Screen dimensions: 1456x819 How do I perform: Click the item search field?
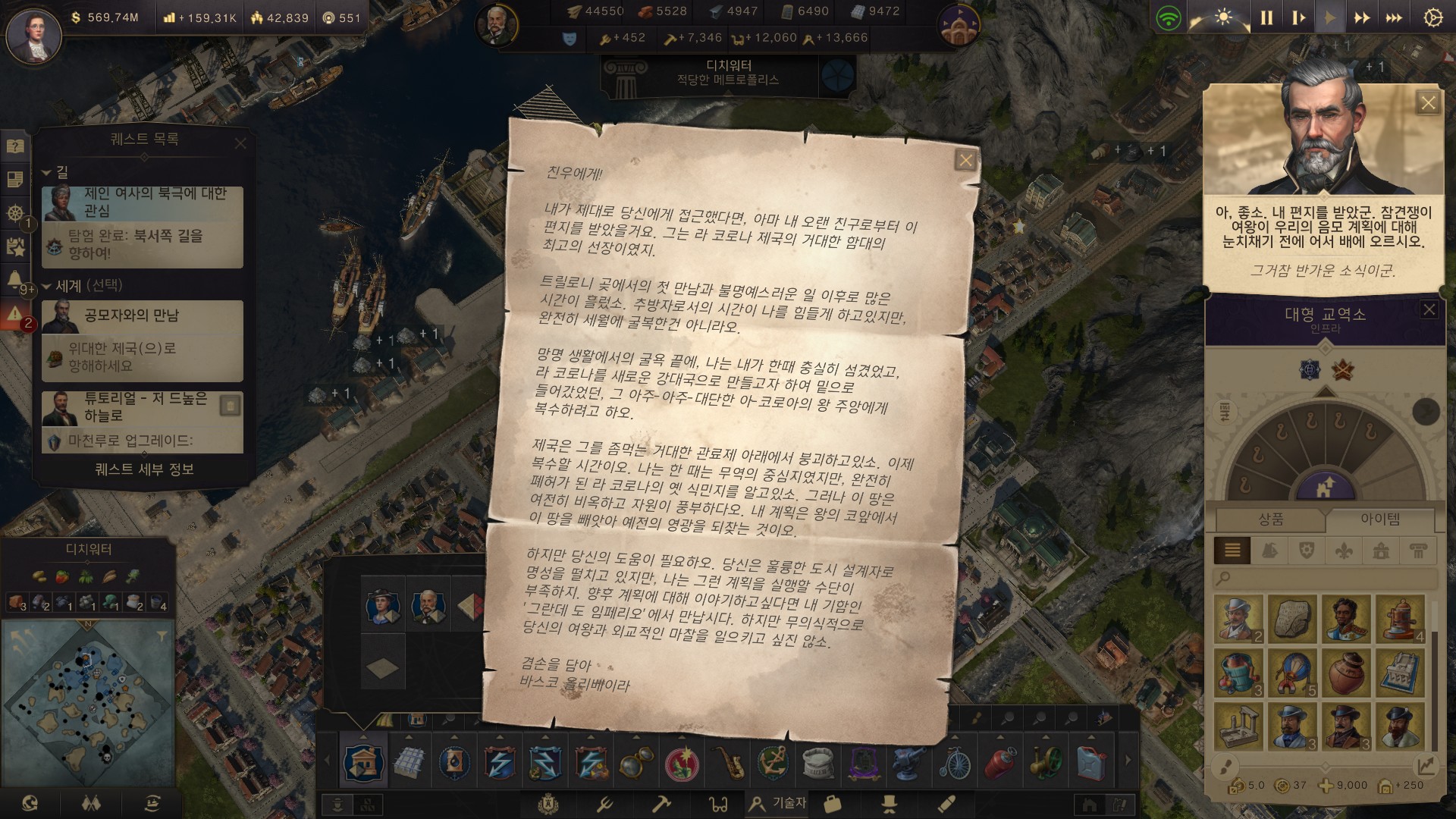1327,579
